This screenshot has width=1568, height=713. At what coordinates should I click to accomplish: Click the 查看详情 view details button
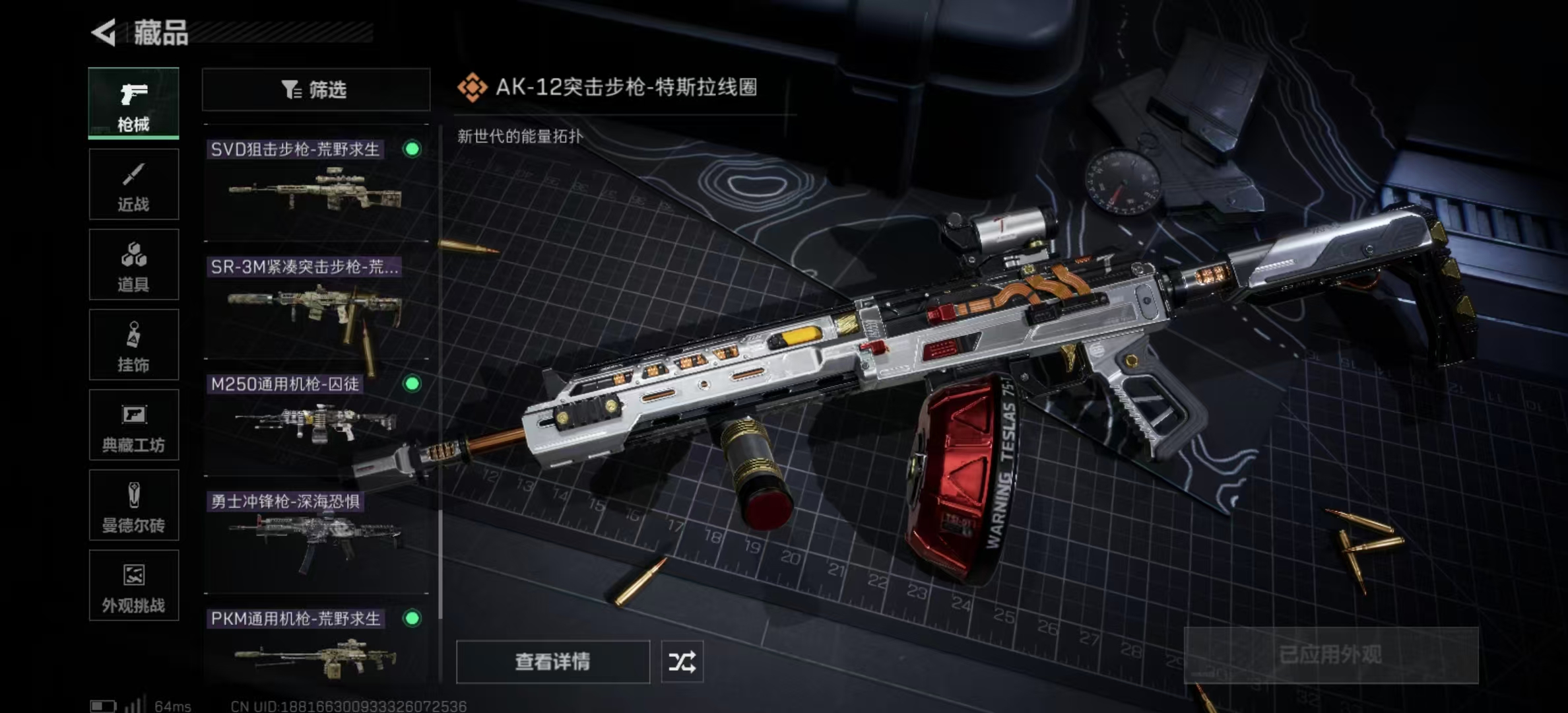(x=552, y=662)
